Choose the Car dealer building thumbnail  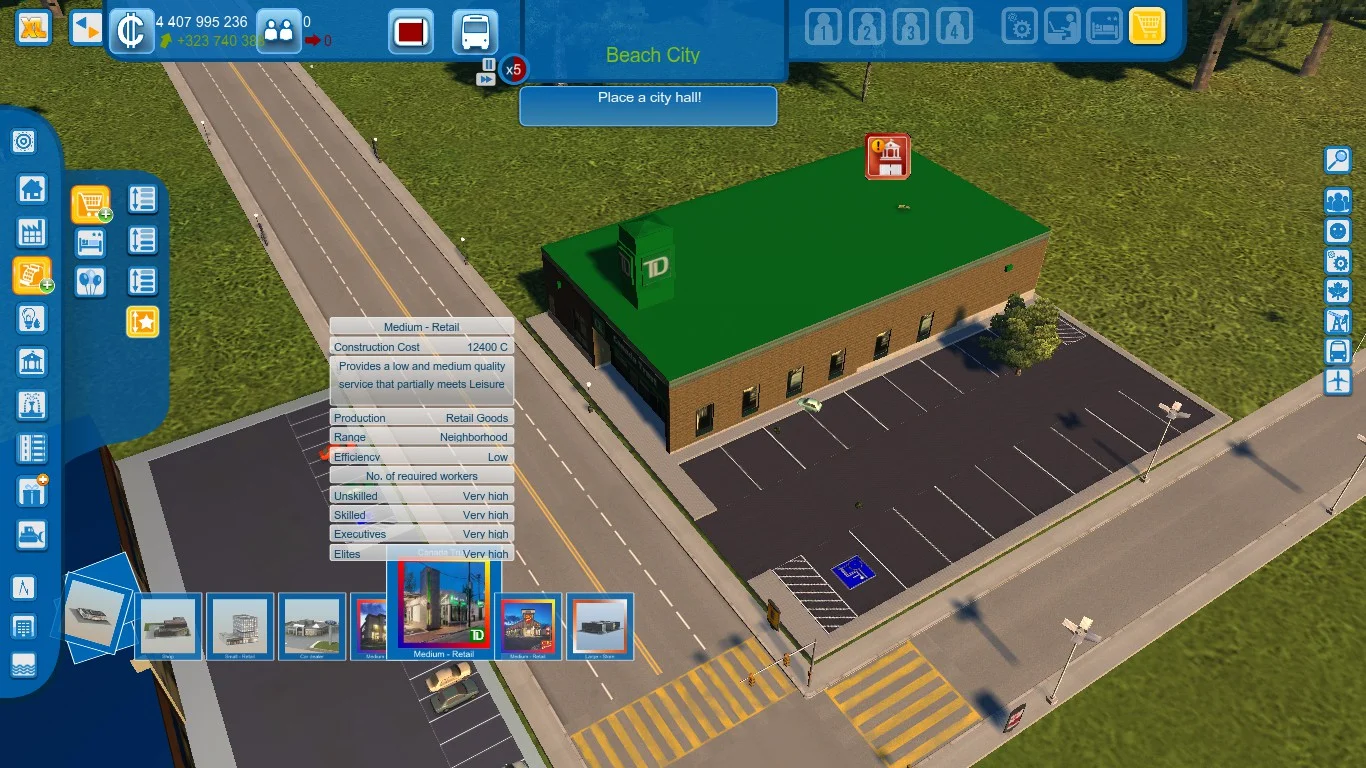tap(312, 627)
